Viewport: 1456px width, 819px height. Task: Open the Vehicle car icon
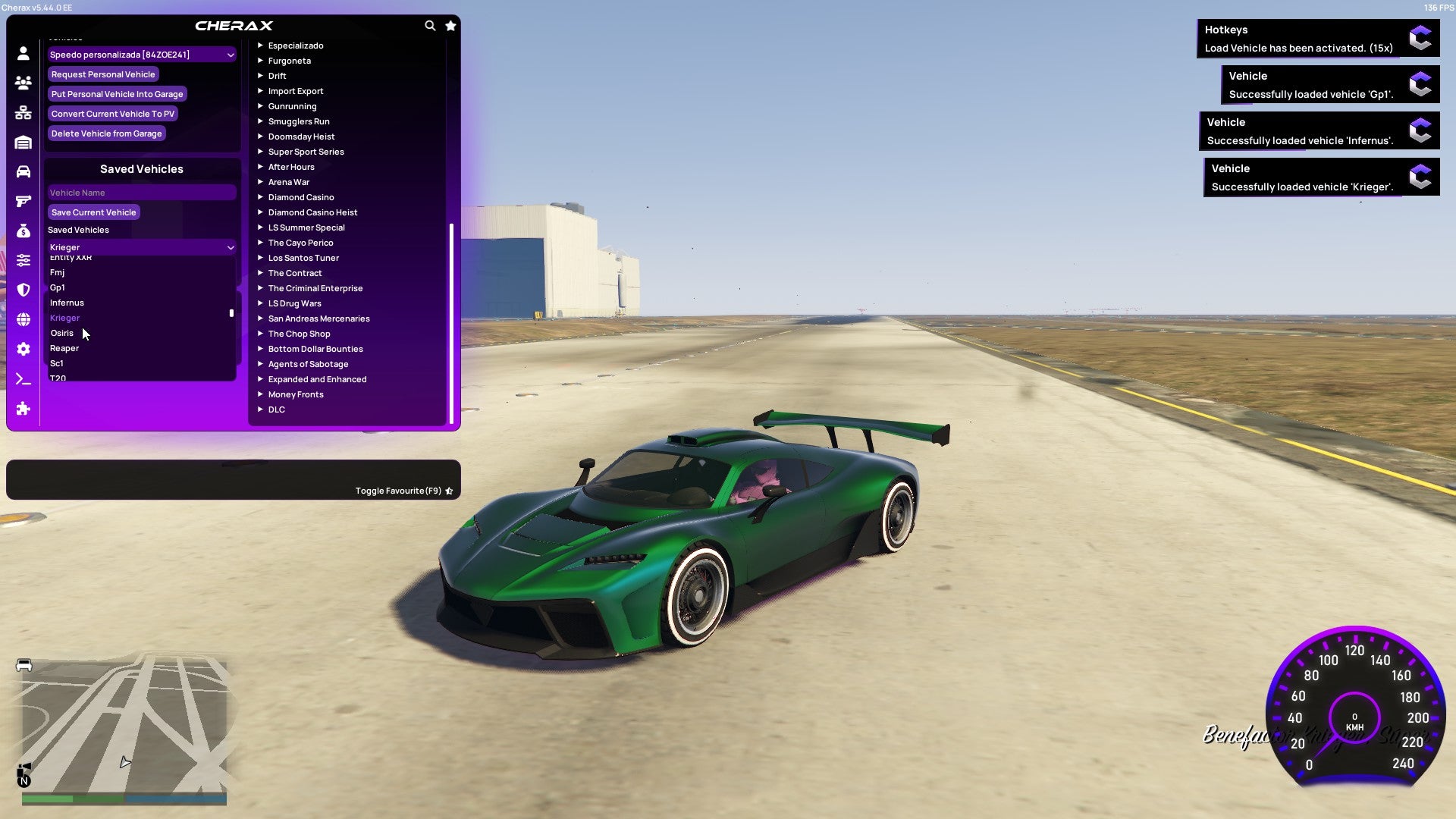pos(23,171)
